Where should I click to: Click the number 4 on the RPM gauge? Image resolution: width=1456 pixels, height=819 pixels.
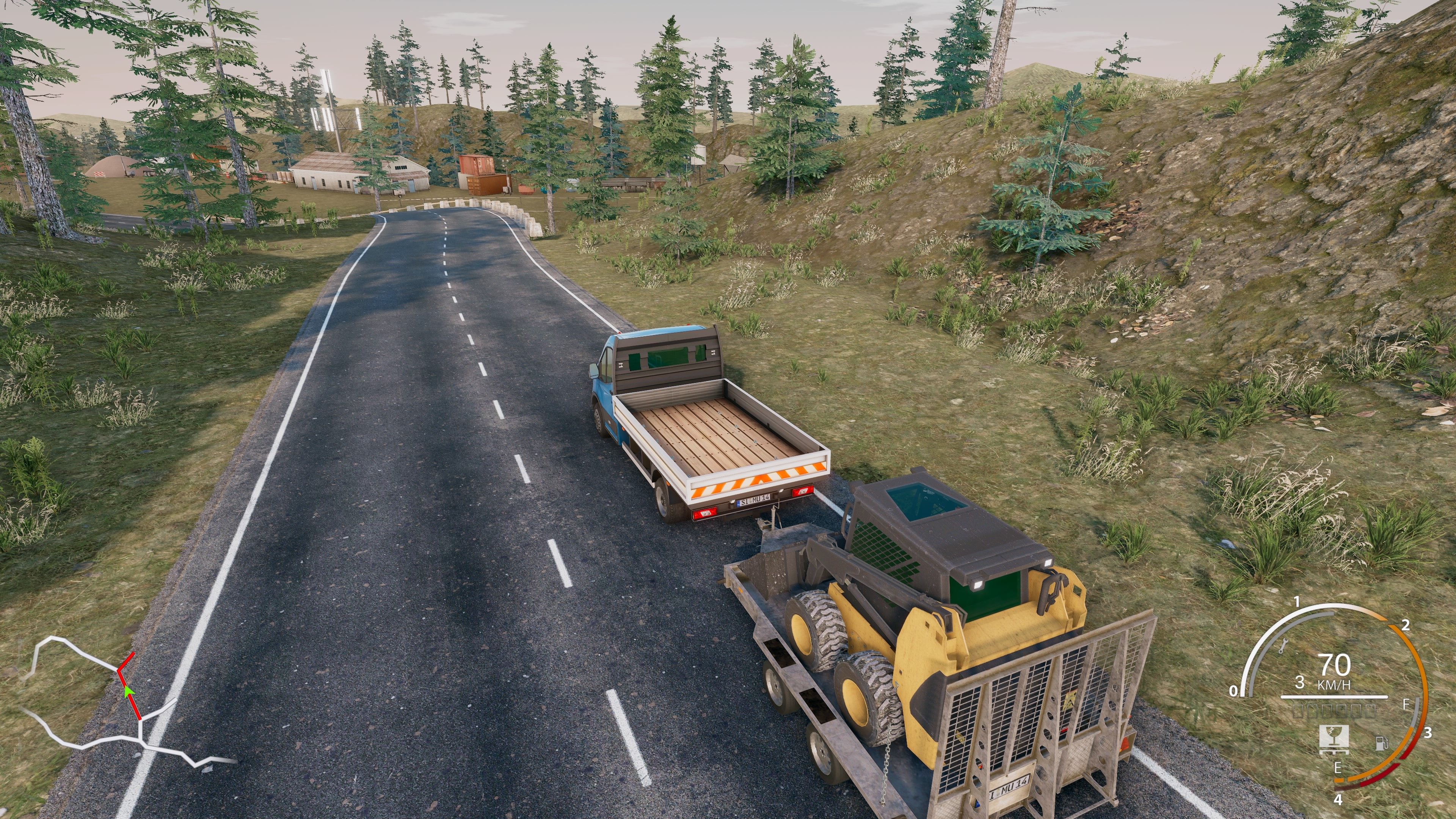pos(1338,799)
